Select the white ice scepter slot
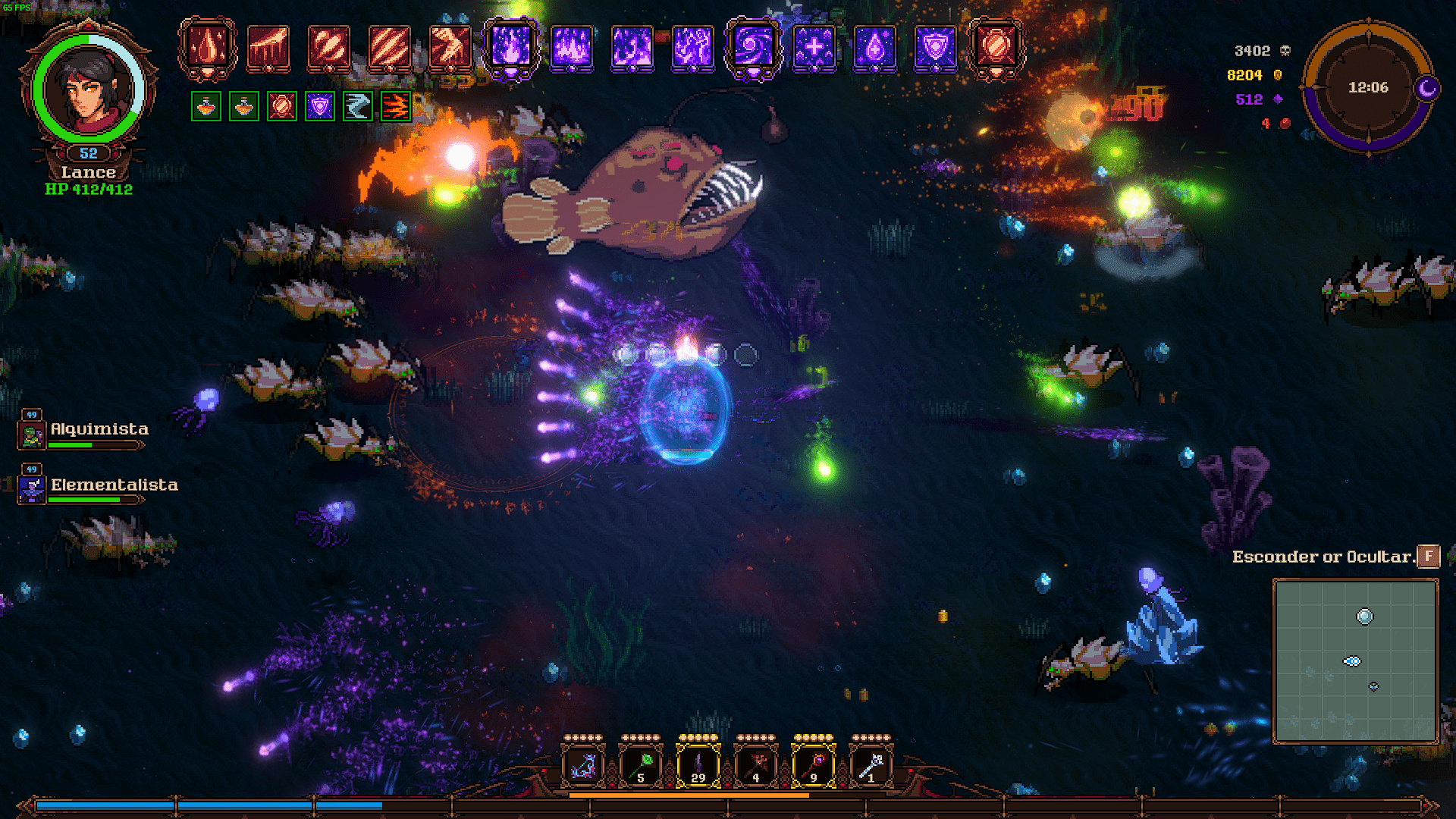The image size is (1456, 819). [x=871, y=766]
